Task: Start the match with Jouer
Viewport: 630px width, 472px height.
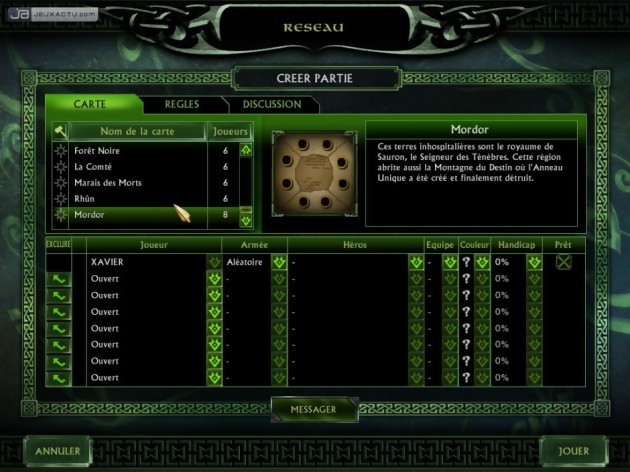Action: click(573, 451)
